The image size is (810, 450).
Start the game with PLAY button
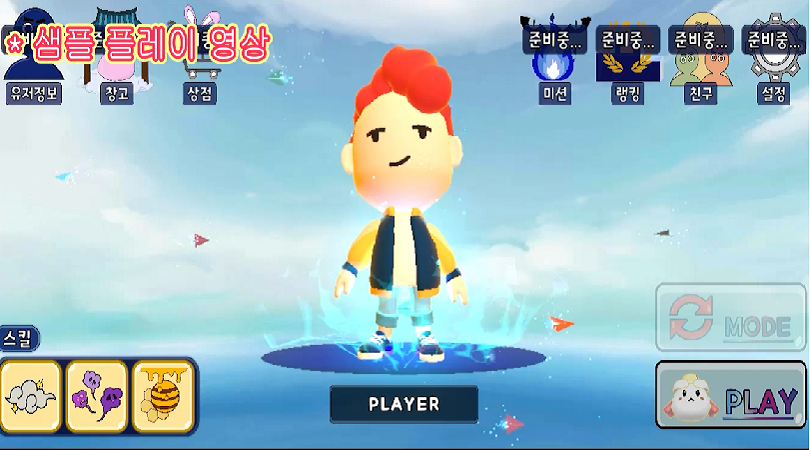tap(731, 396)
